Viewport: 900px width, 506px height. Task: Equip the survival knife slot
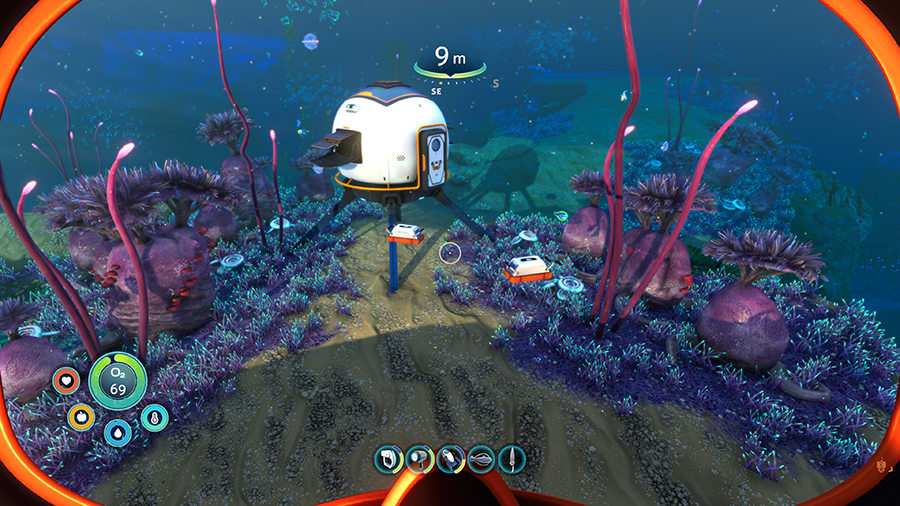coord(512,459)
